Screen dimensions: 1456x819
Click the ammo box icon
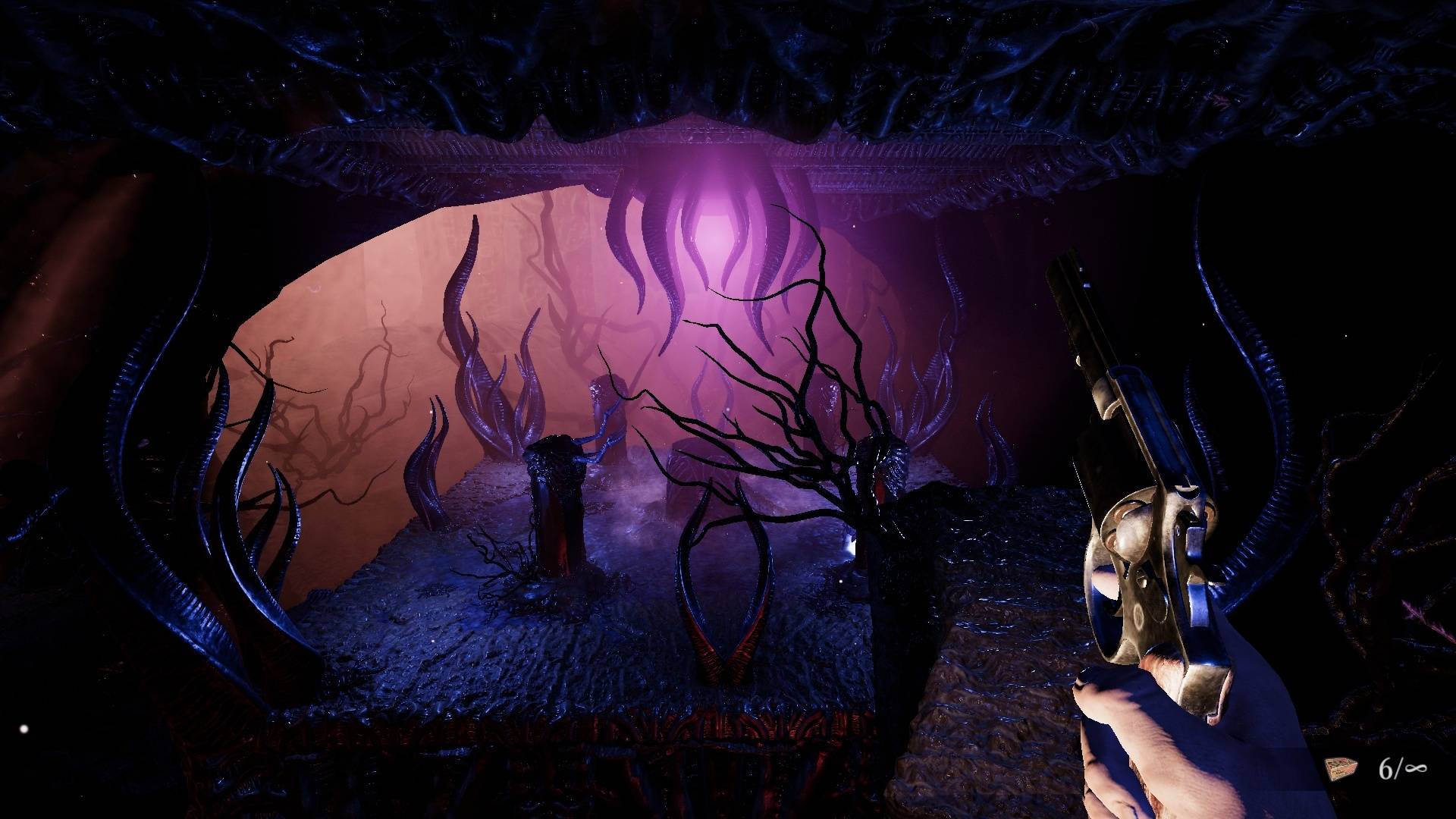pyautogui.click(x=1341, y=770)
